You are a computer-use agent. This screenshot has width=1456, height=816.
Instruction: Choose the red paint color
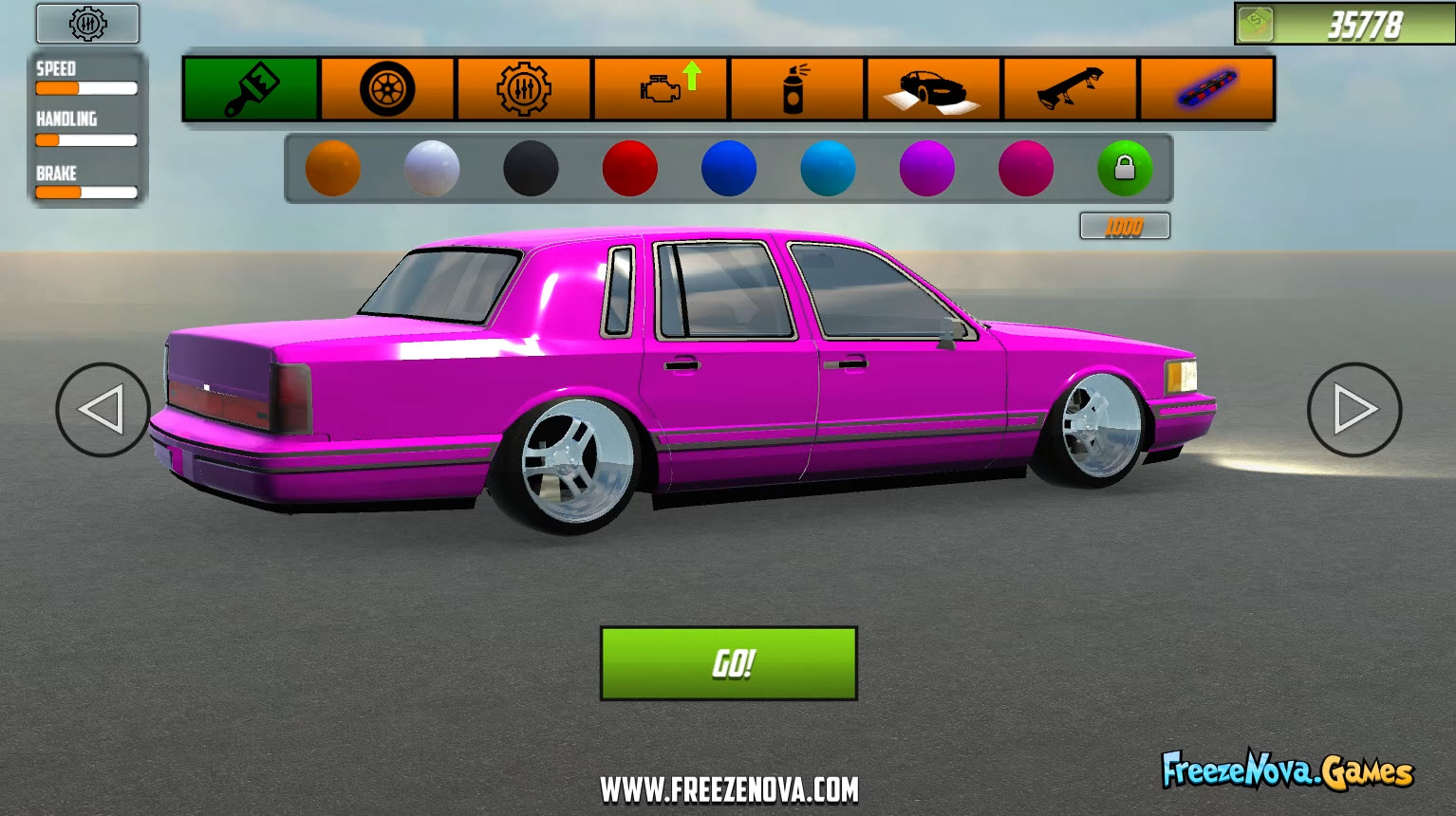coord(629,168)
